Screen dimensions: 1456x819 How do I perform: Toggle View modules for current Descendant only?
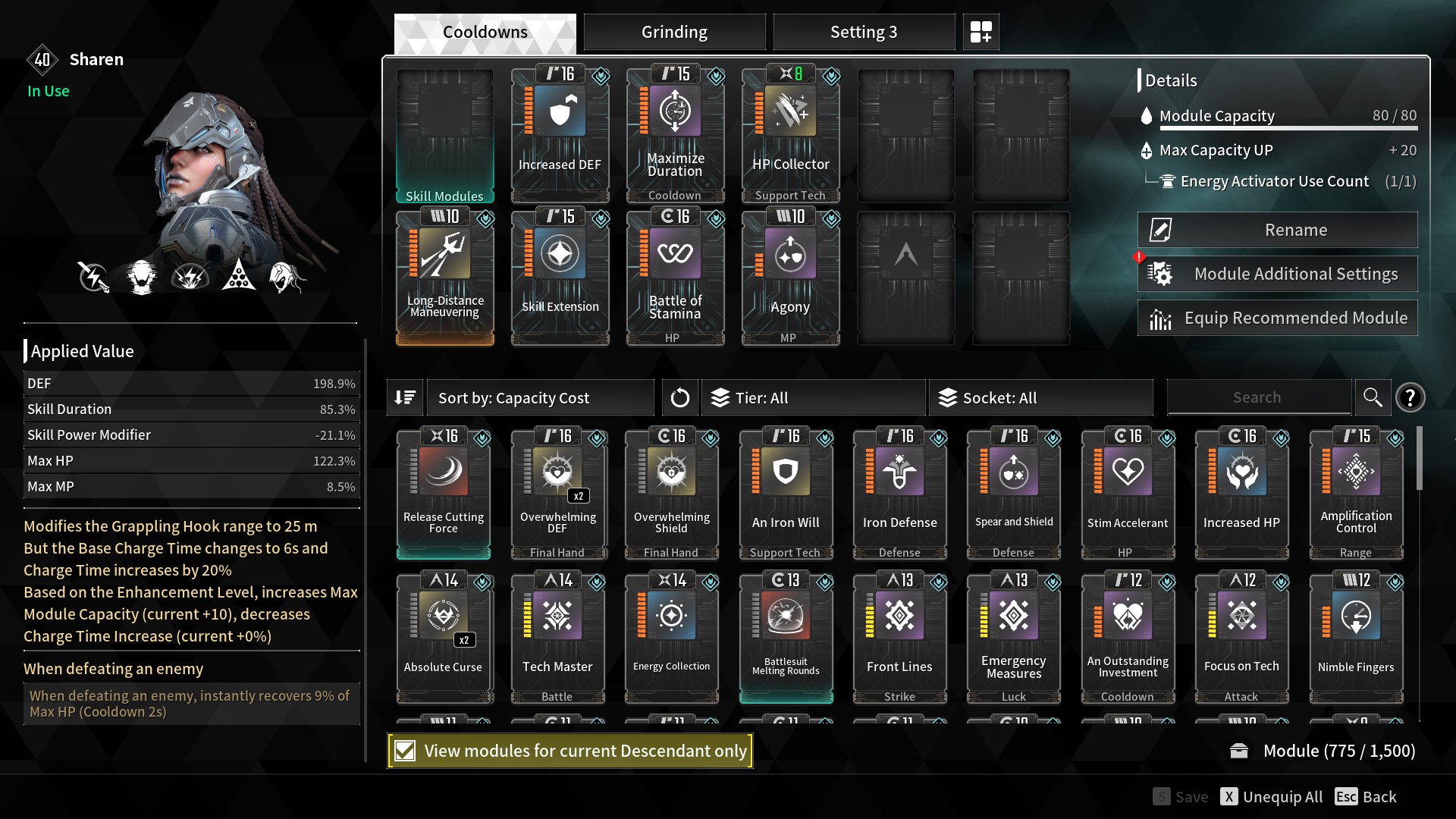[406, 751]
